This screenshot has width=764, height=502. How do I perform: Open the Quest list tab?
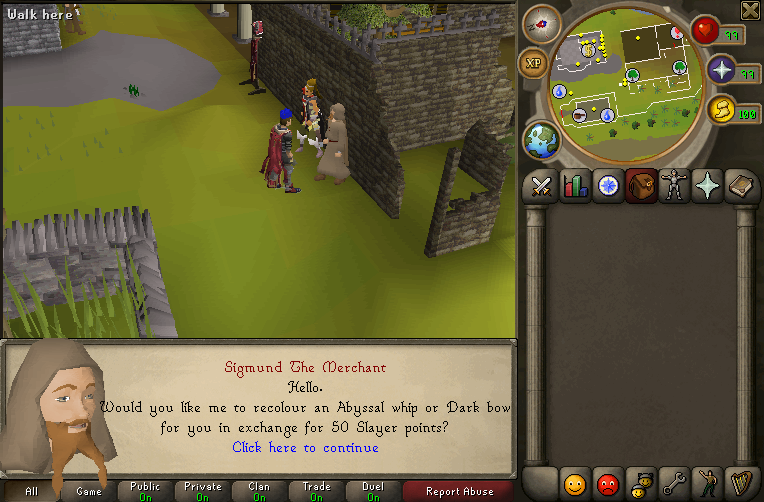click(x=608, y=187)
